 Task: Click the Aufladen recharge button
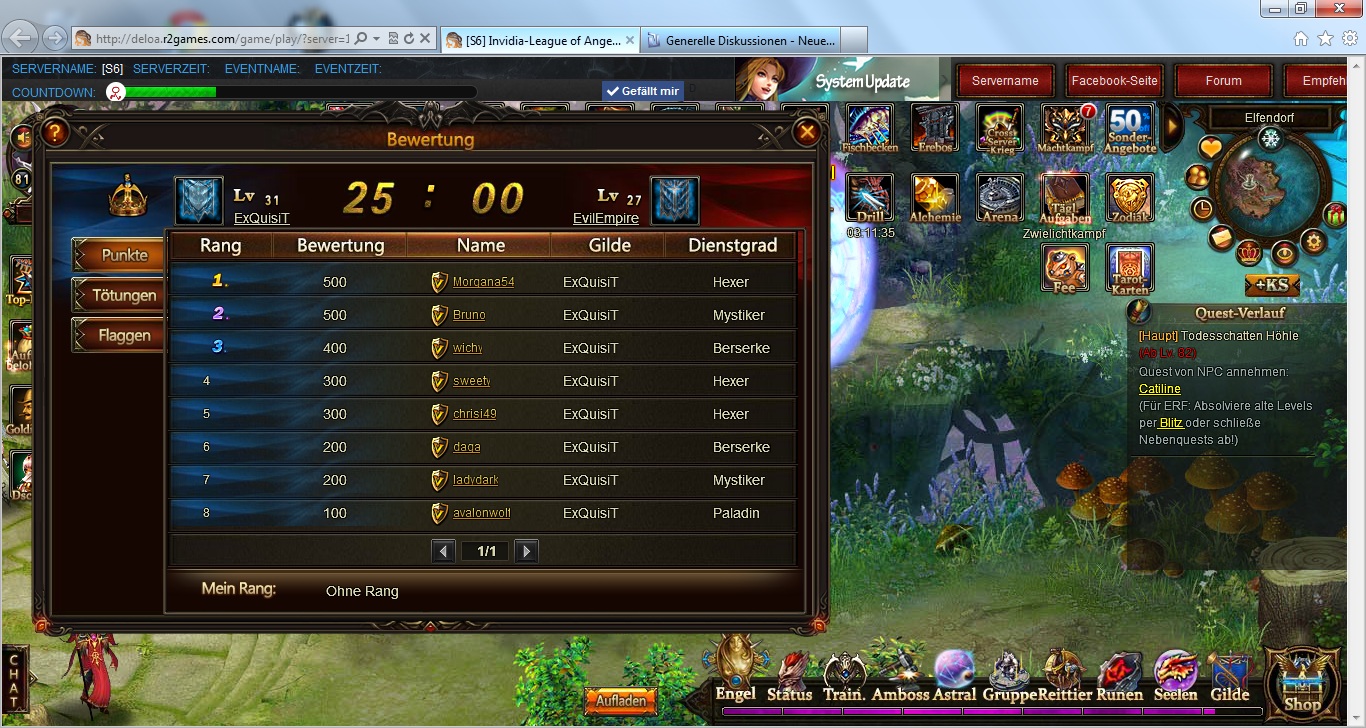click(x=621, y=701)
